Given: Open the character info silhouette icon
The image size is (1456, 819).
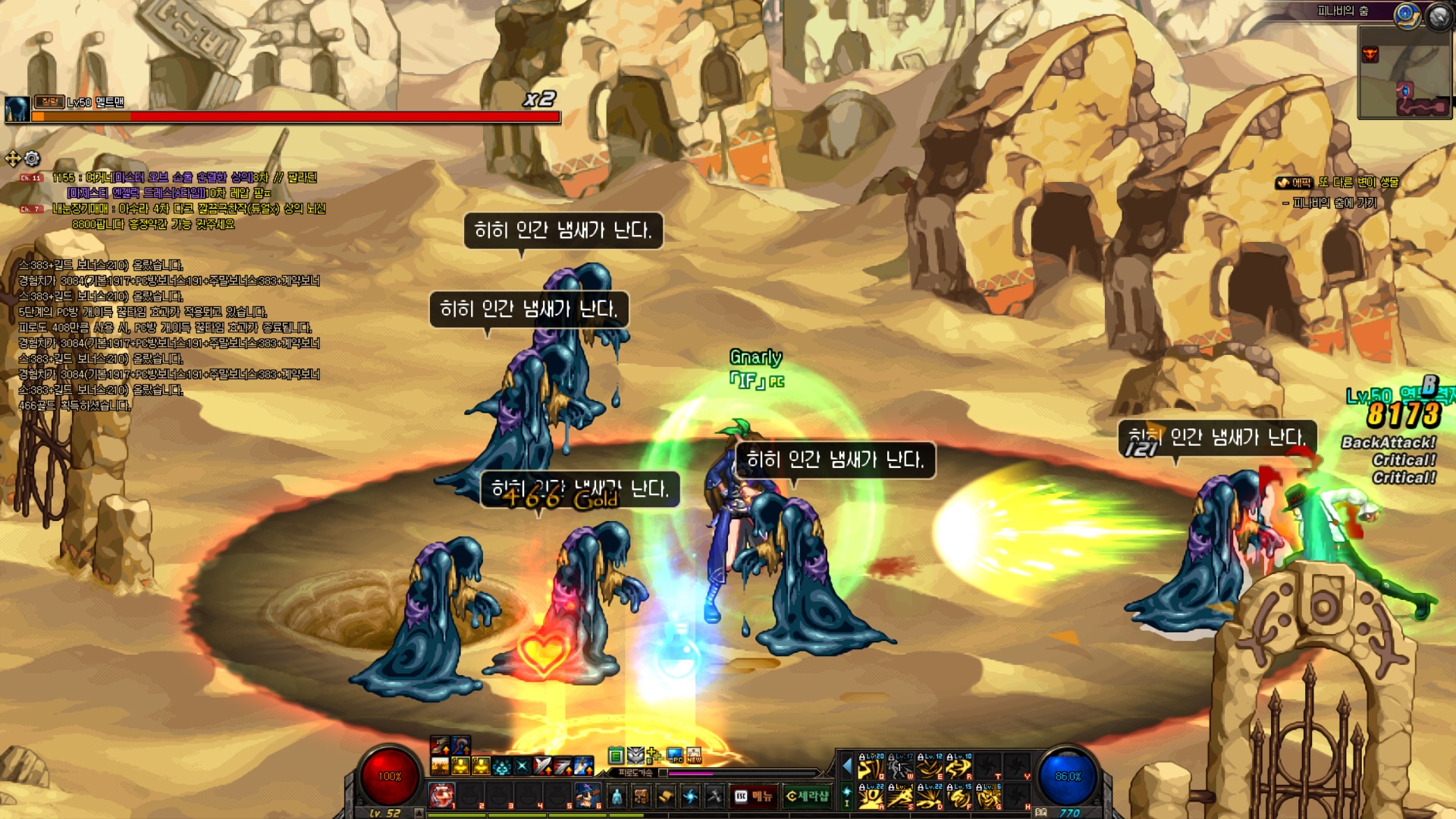Looking at the screenshot, I should [617, 796].
